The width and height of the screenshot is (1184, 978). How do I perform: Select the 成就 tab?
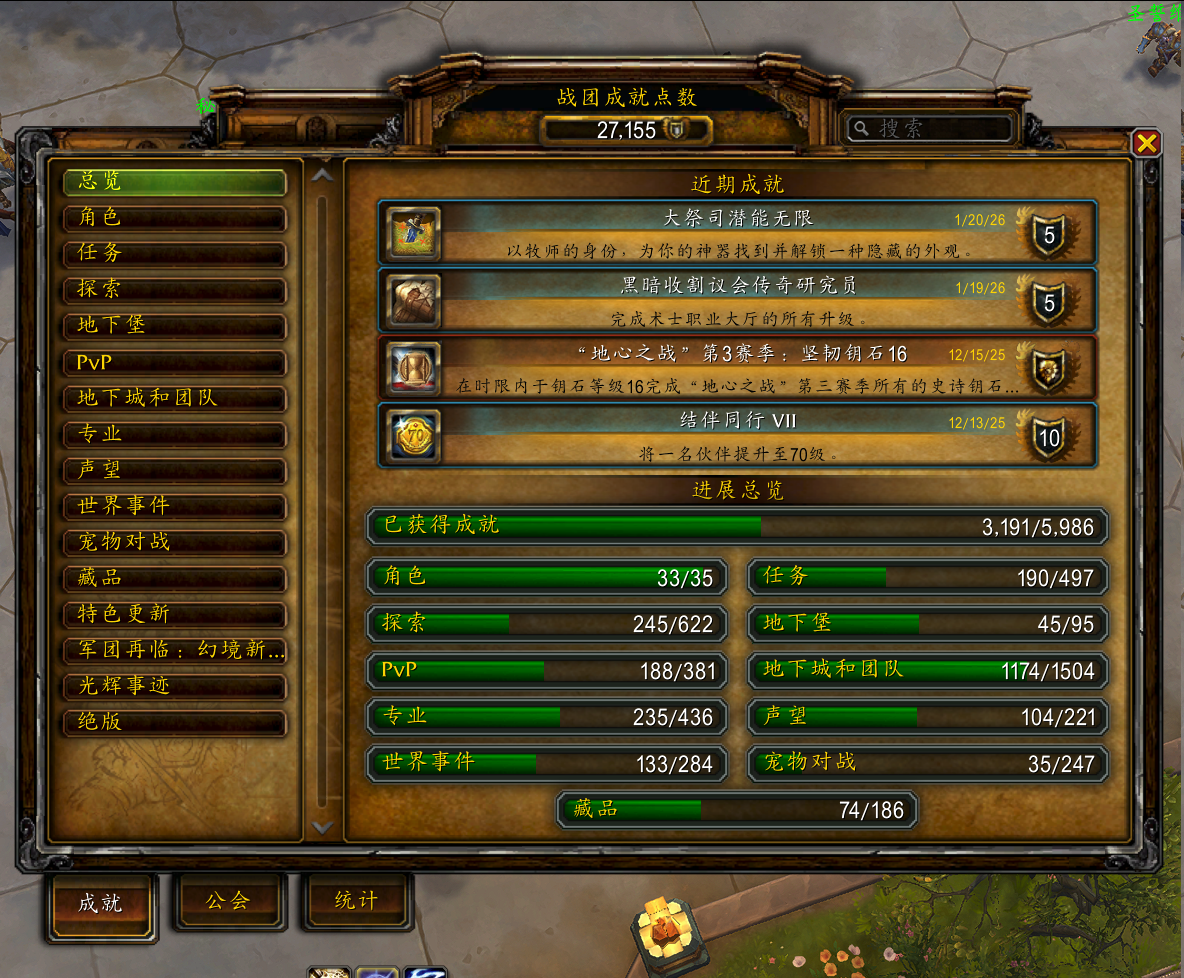point(101,904)
